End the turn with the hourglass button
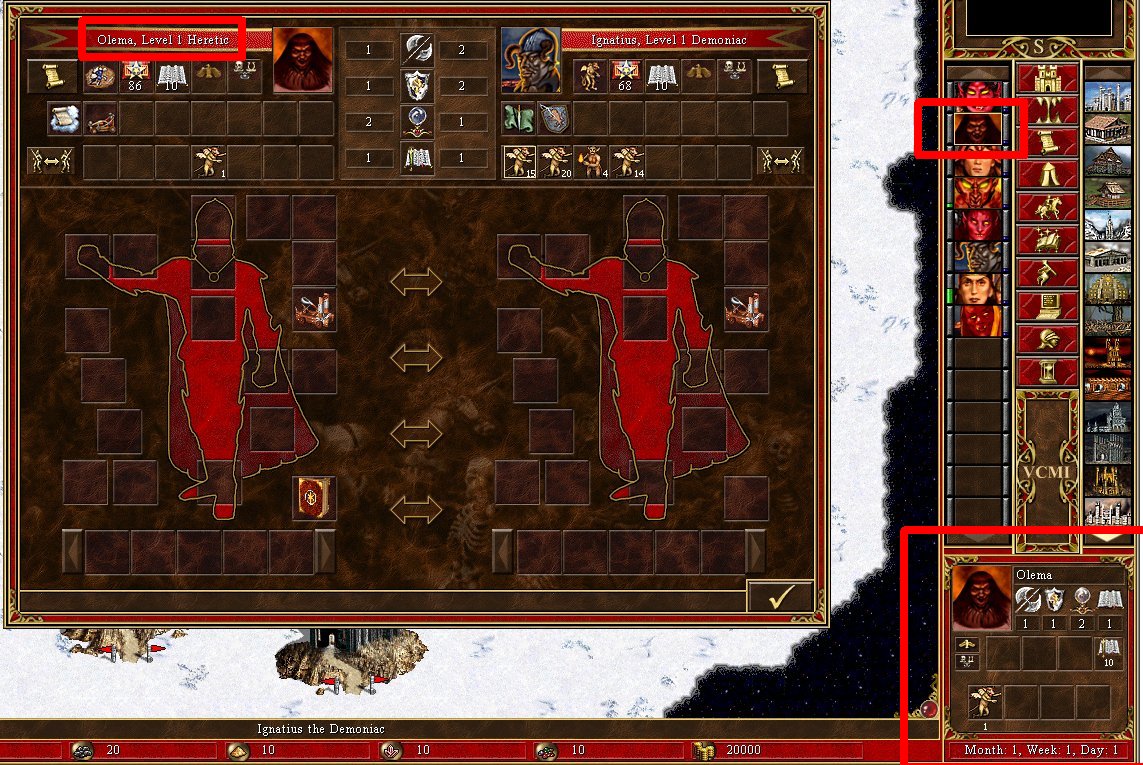The width and height of the screenshot is (1143, 765). (1047, 372)
